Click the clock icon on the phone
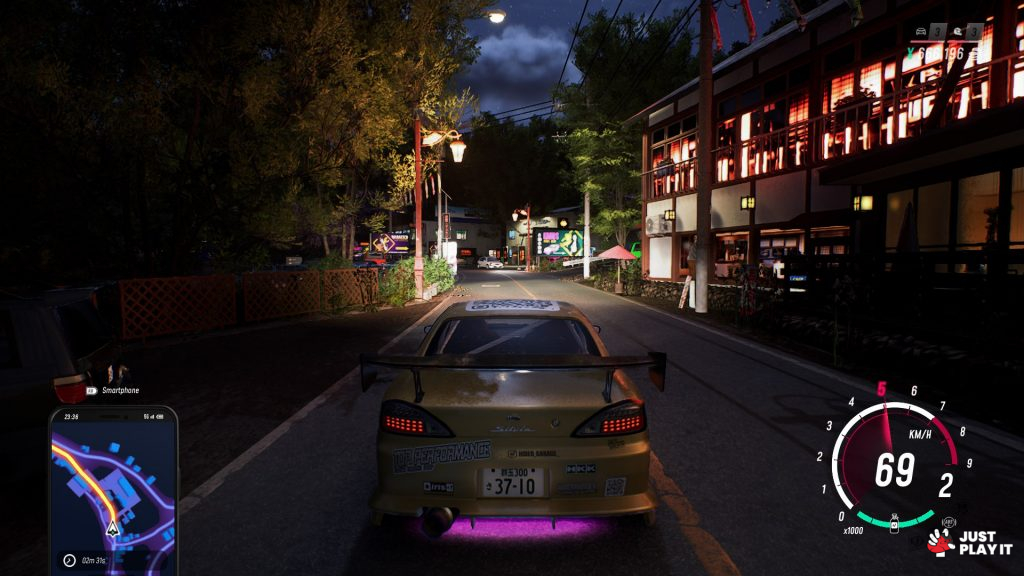The width and height of the screenshot is (1024, 576). [69, 560]
